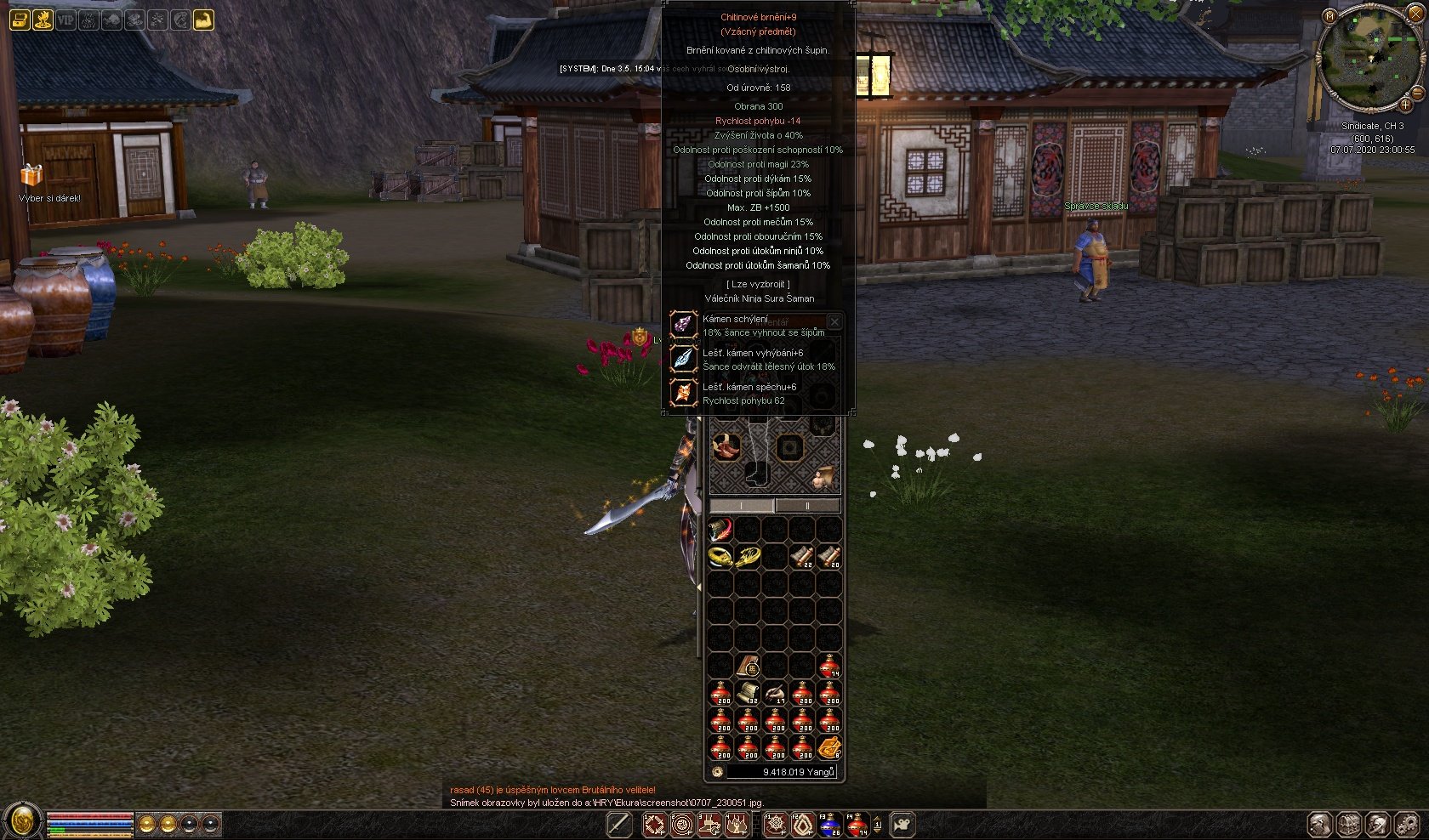
Task: Select the golden flexed-arm buff icon
Action: pyautogui.click(x=203, y=20)
